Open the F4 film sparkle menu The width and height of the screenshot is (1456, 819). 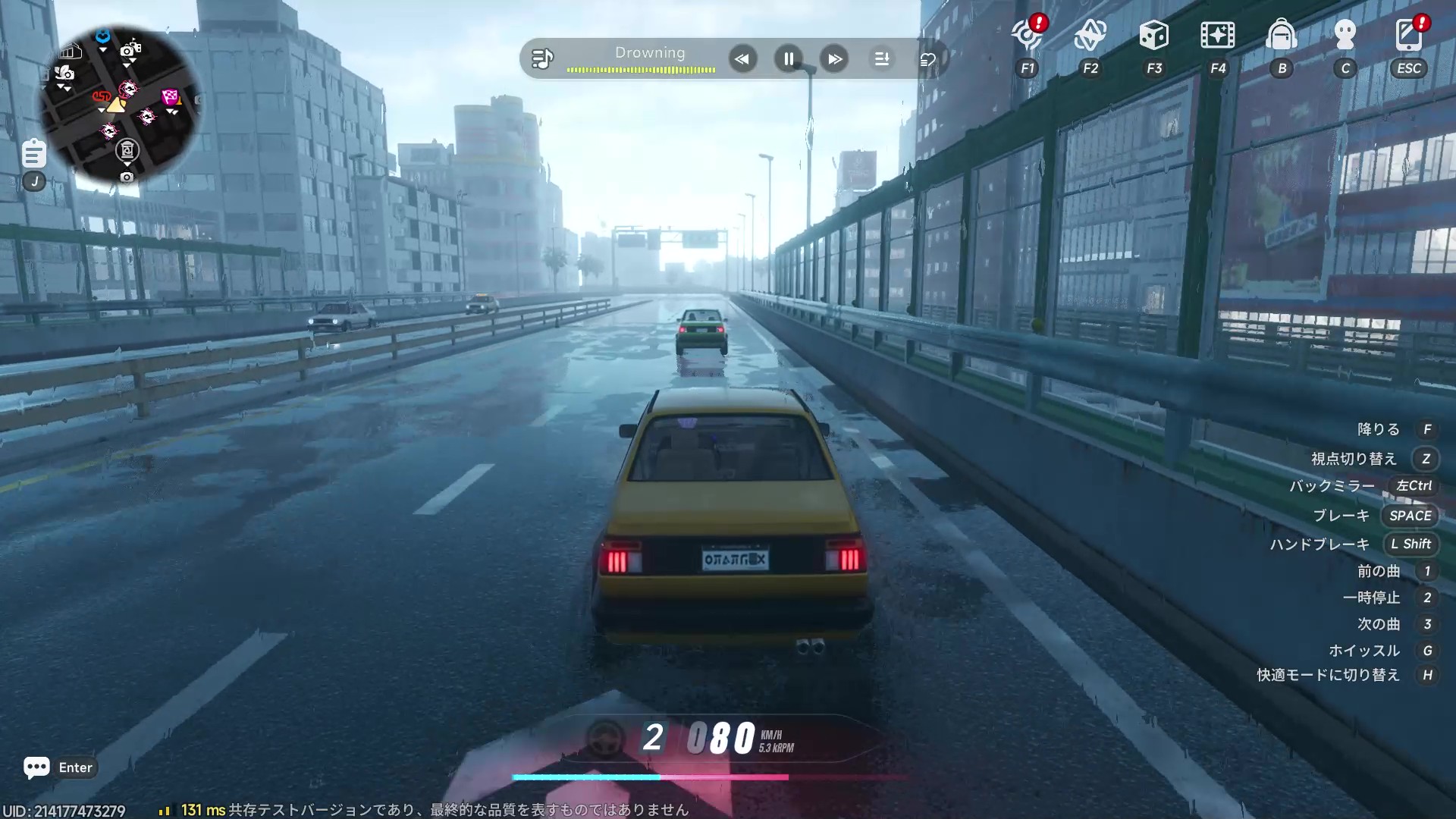click(1217, 35)
